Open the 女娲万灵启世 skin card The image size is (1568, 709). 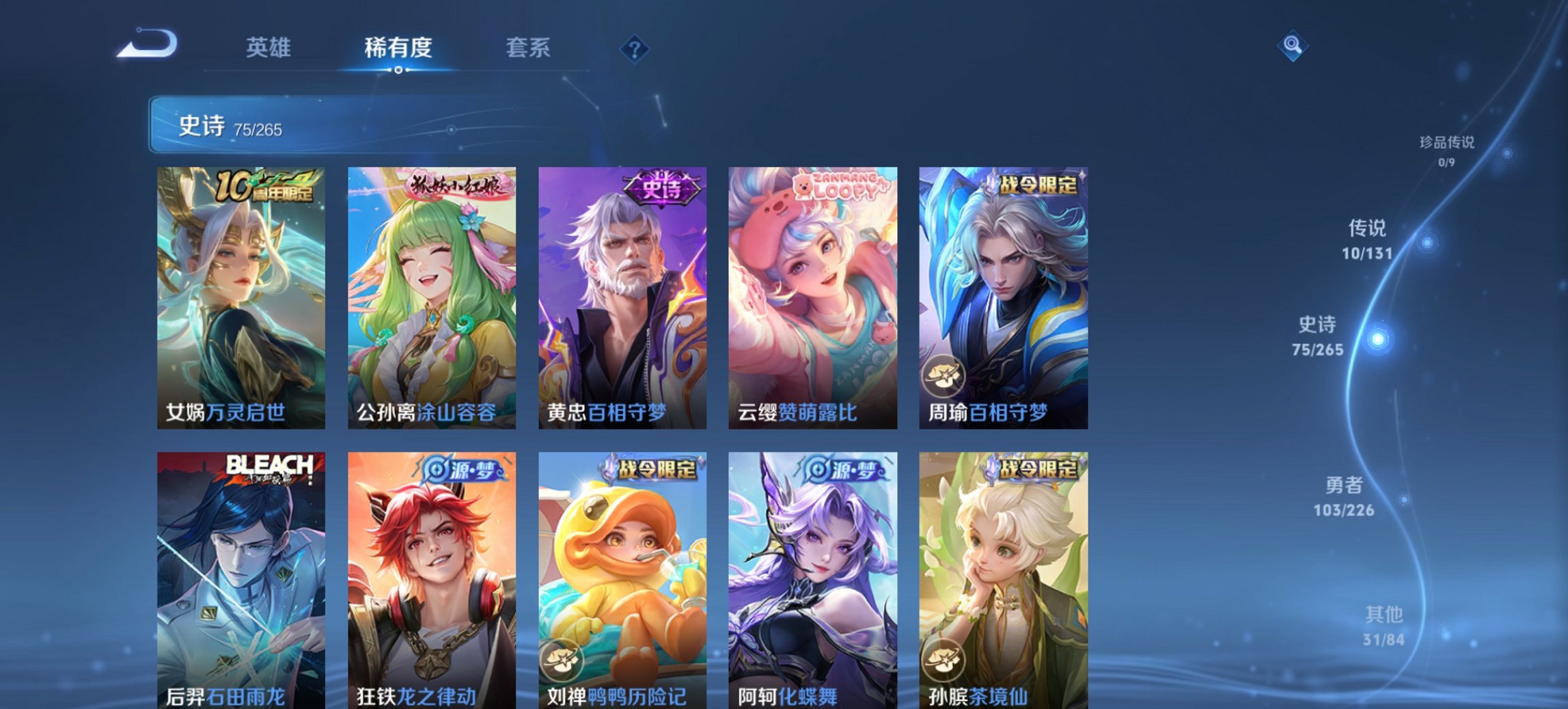239,294
